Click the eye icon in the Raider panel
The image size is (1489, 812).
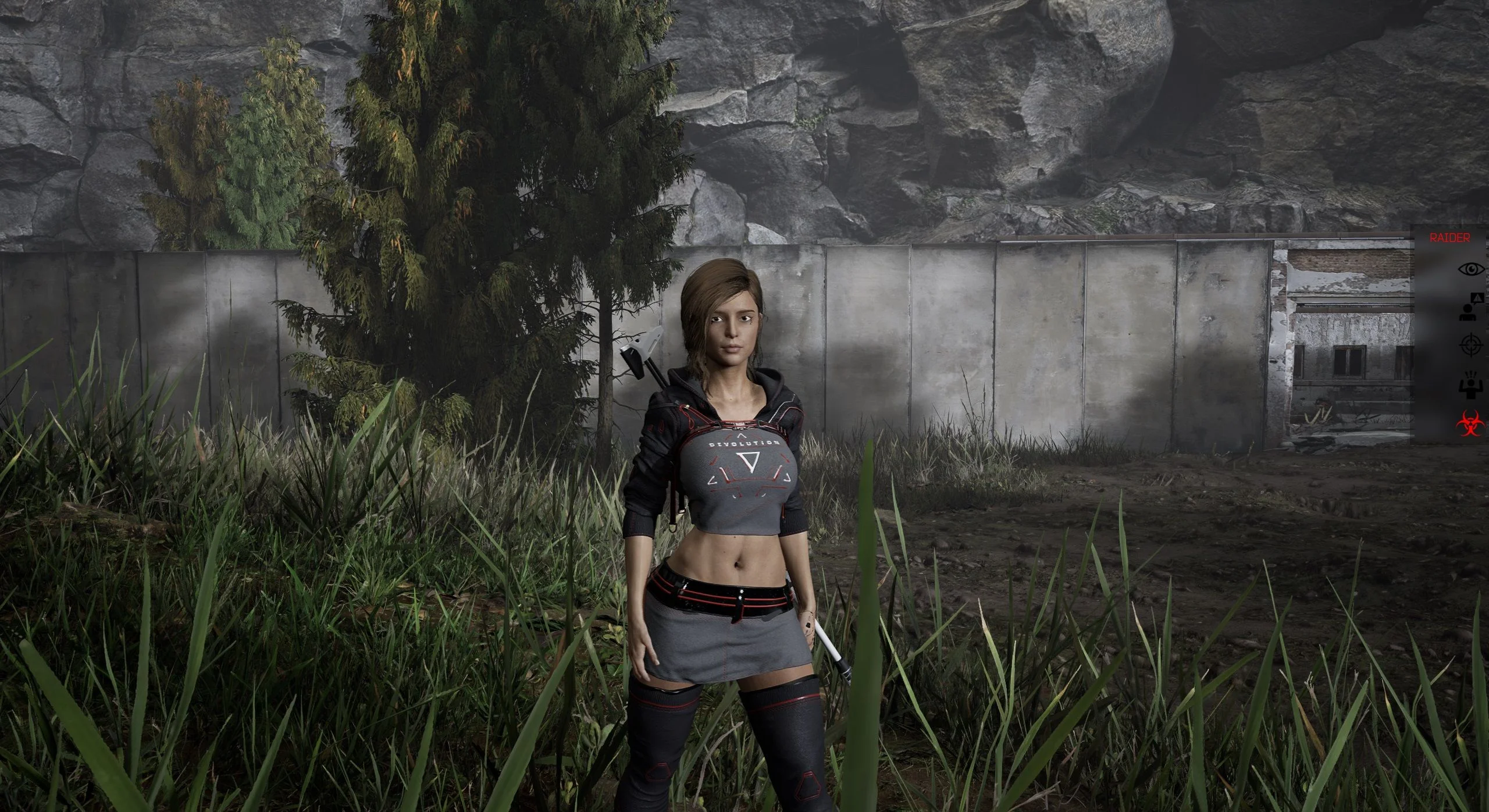tap(1472, 269)
